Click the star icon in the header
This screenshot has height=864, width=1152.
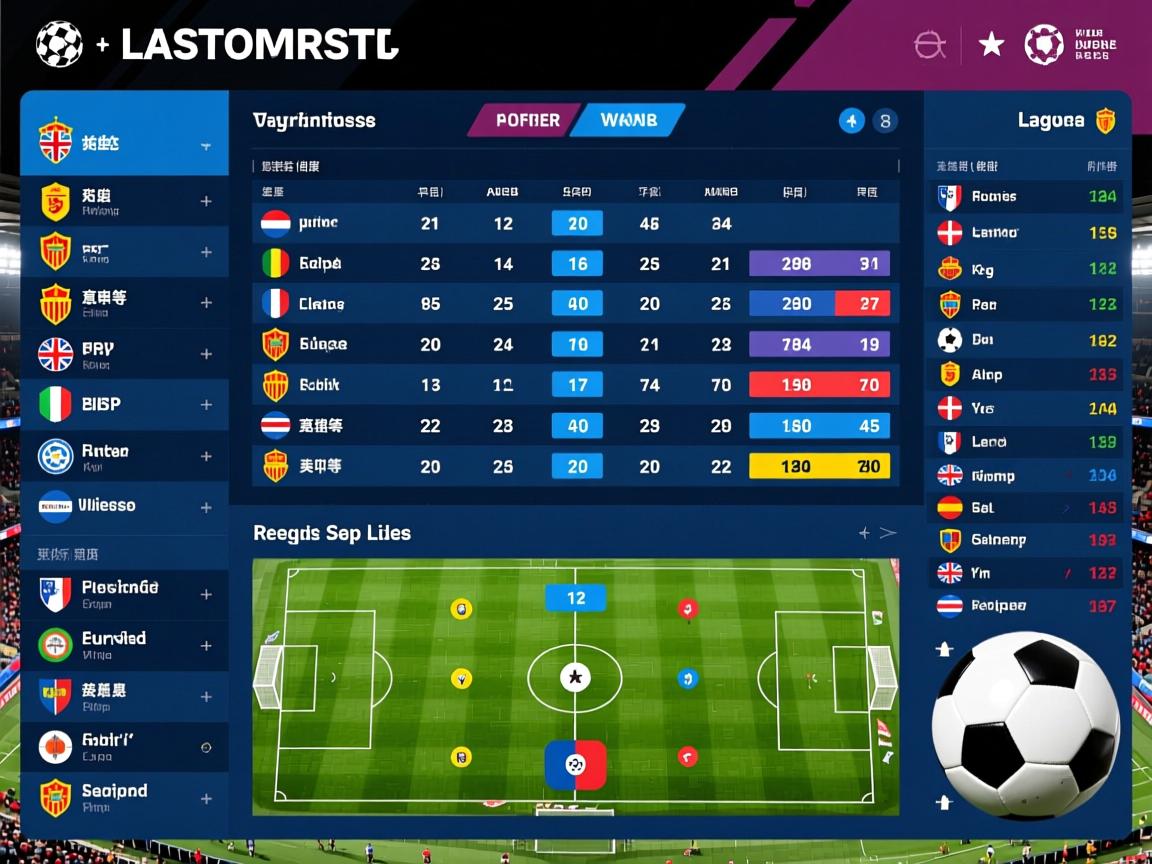click(x=991, y=44)
